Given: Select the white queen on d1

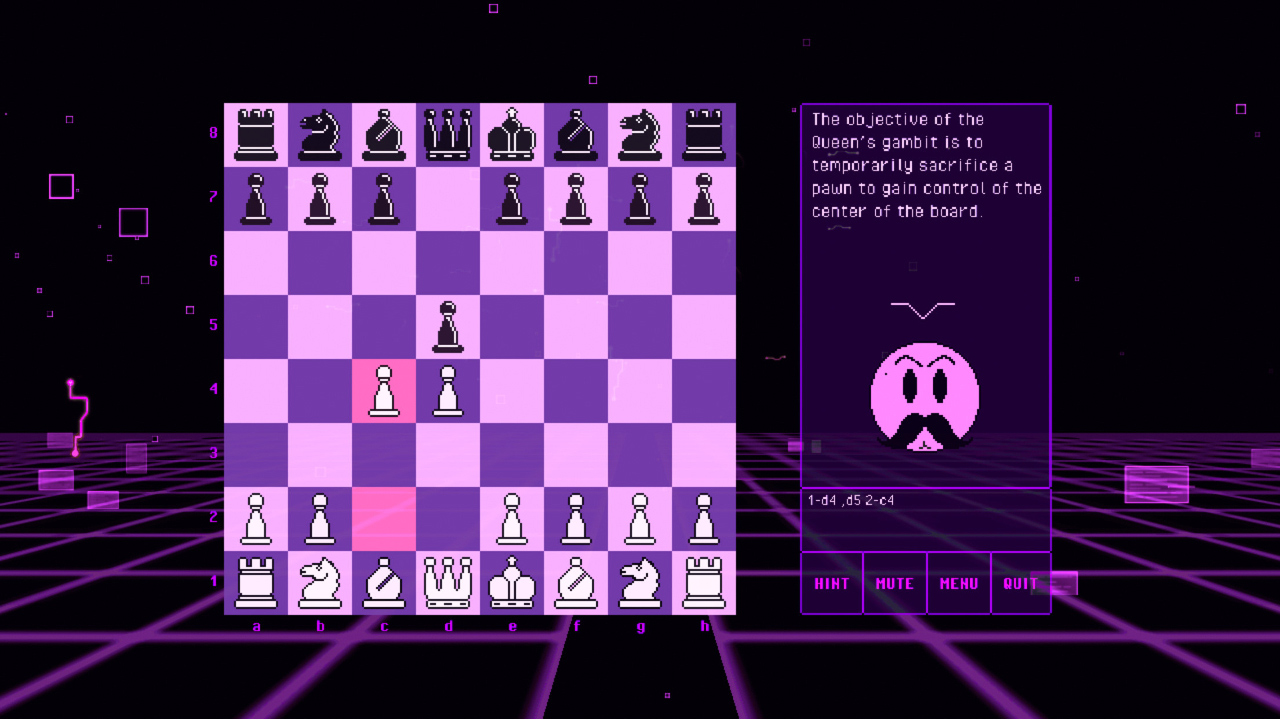Looking at the screenshot, I should coord(448,583).
